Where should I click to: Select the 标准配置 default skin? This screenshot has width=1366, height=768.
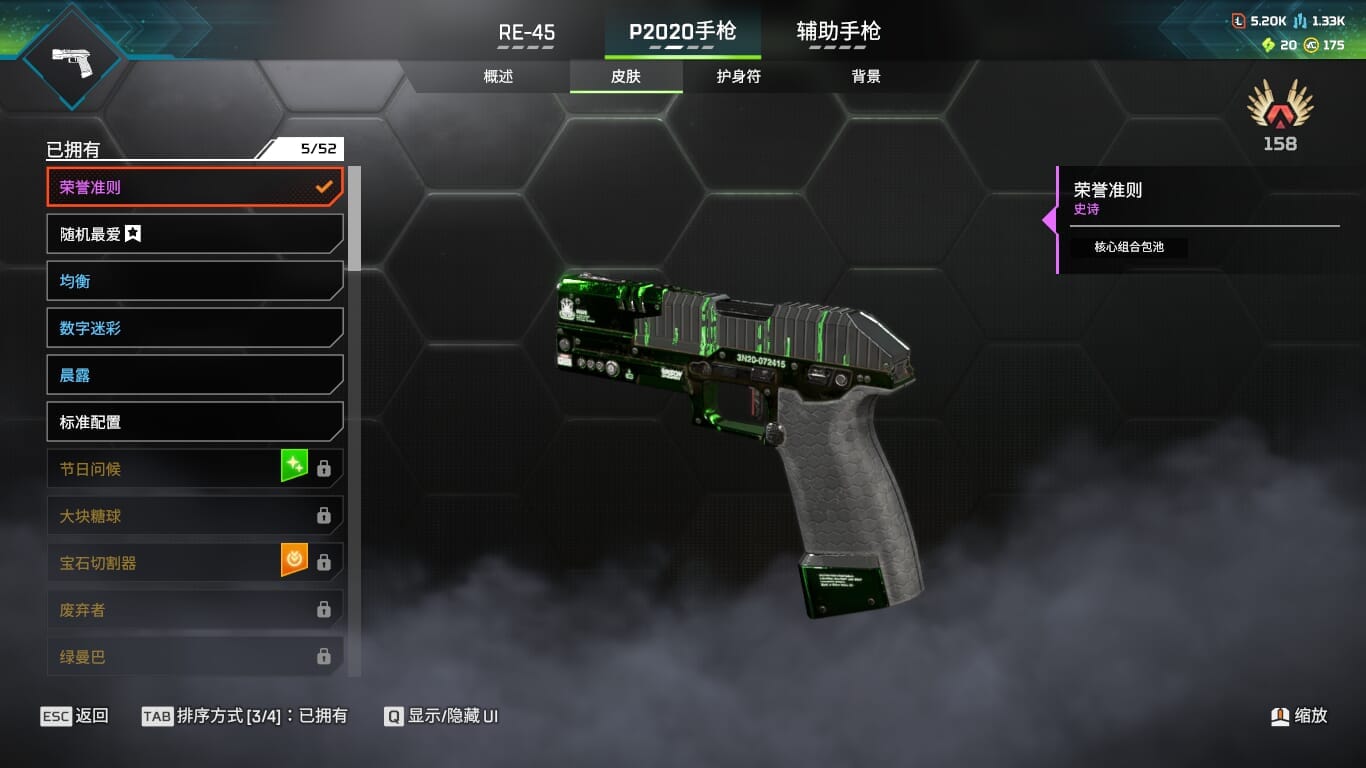pyautogui.click(x=194, y=422)
